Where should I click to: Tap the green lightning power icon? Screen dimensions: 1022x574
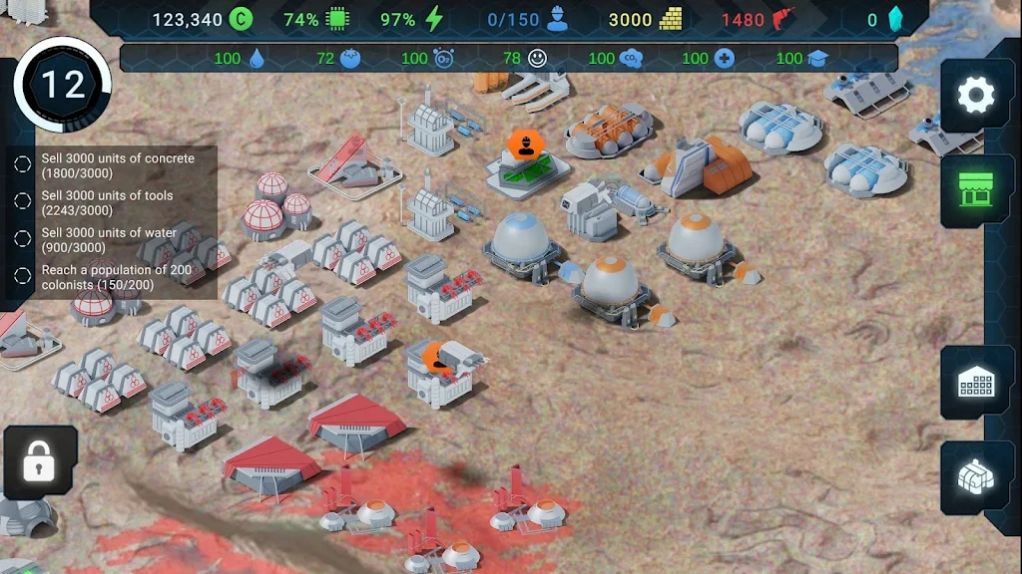[x=433, y=19]
